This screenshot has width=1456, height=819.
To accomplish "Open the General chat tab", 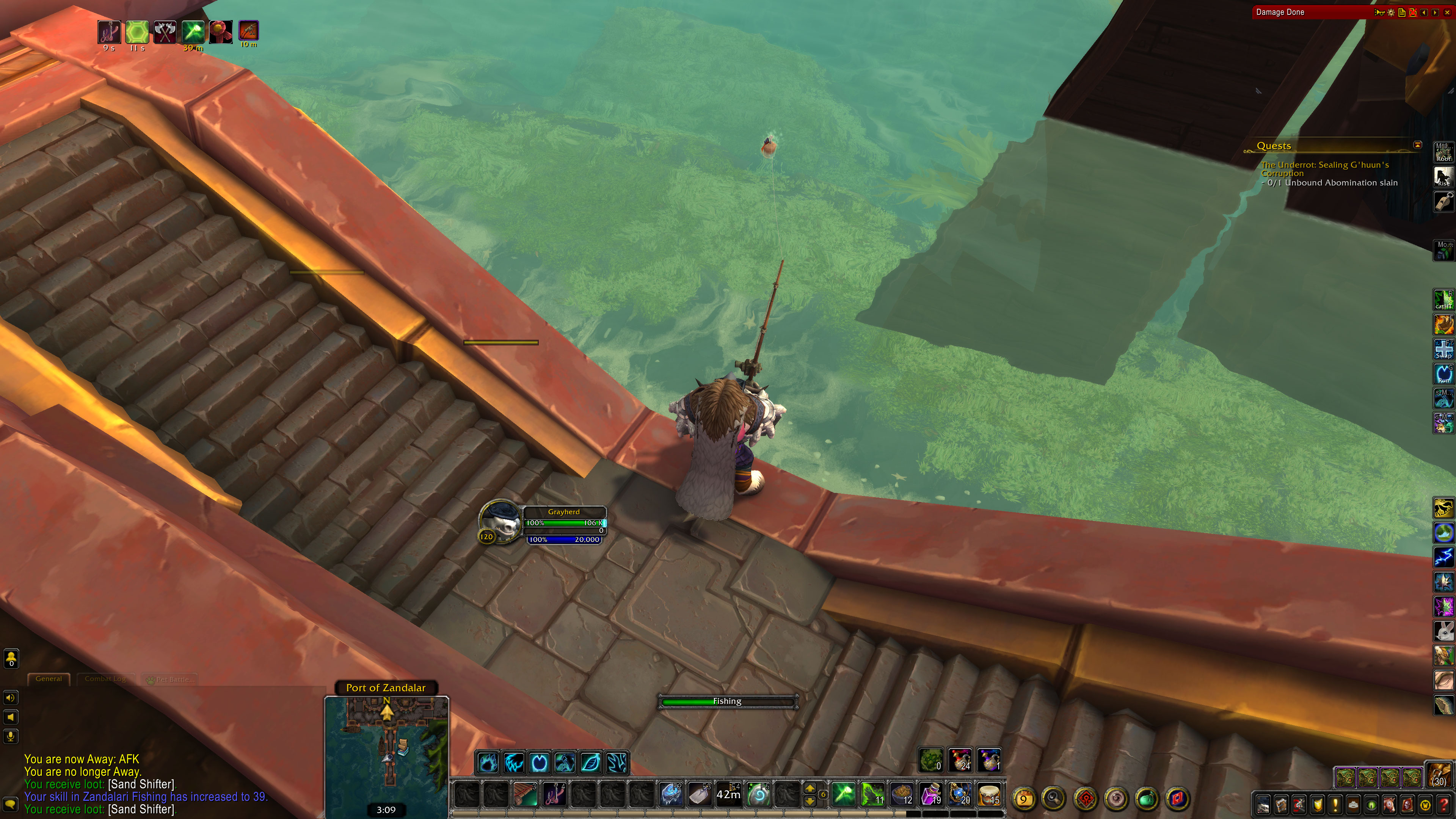I will click(49, 679).
